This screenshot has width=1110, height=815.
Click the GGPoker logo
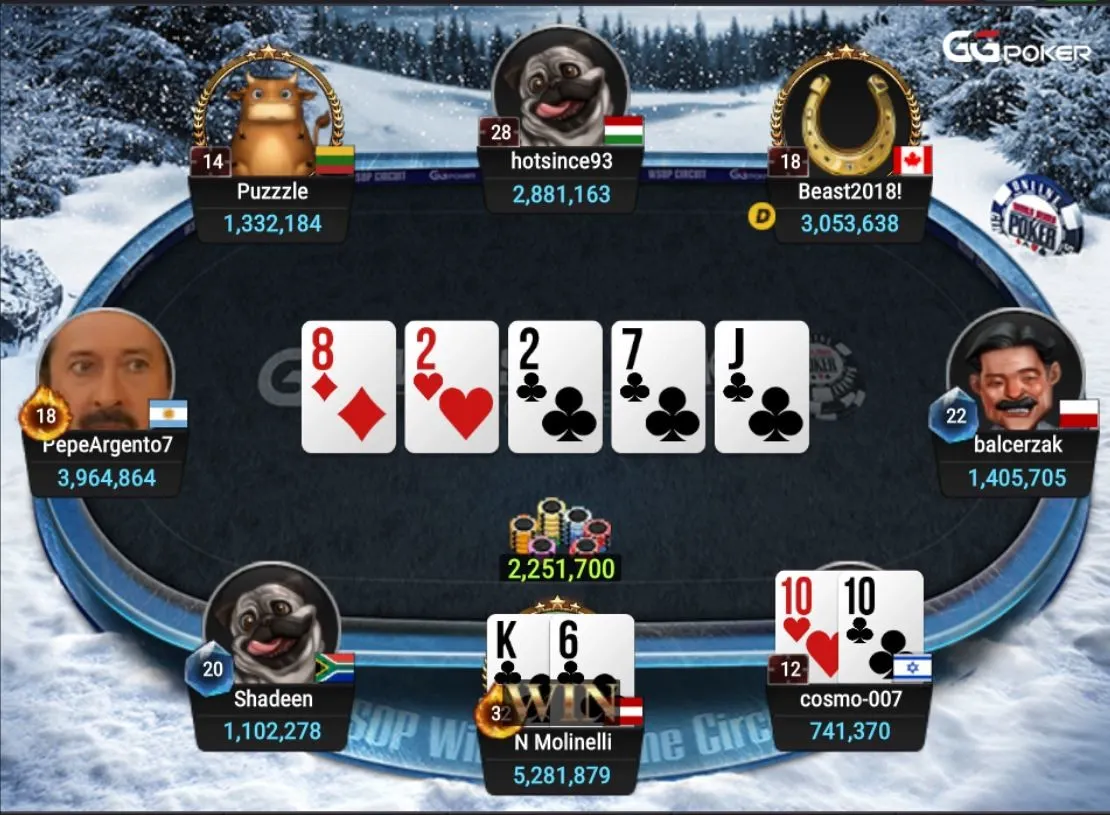(x=1016, y=48)
